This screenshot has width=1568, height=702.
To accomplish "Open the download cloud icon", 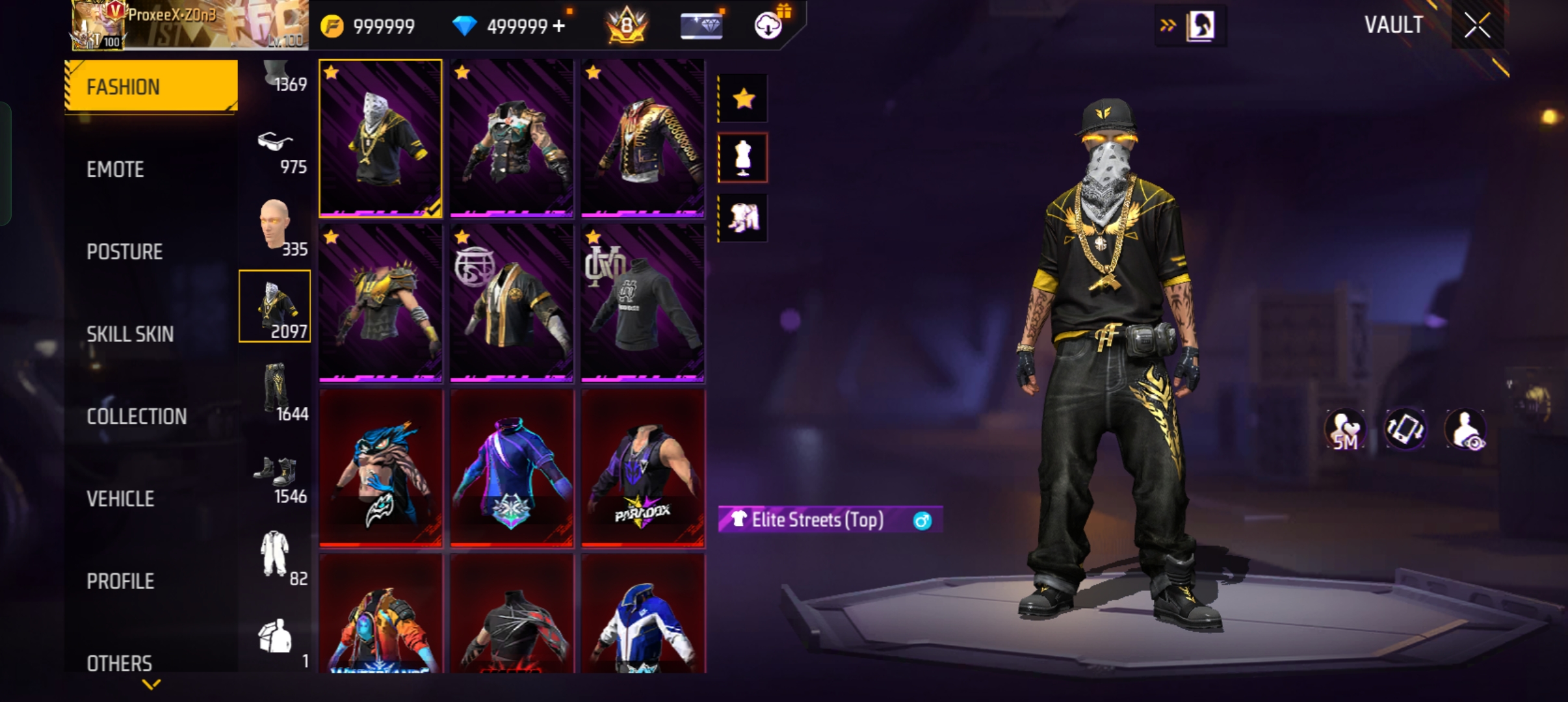I will point(768,26).
